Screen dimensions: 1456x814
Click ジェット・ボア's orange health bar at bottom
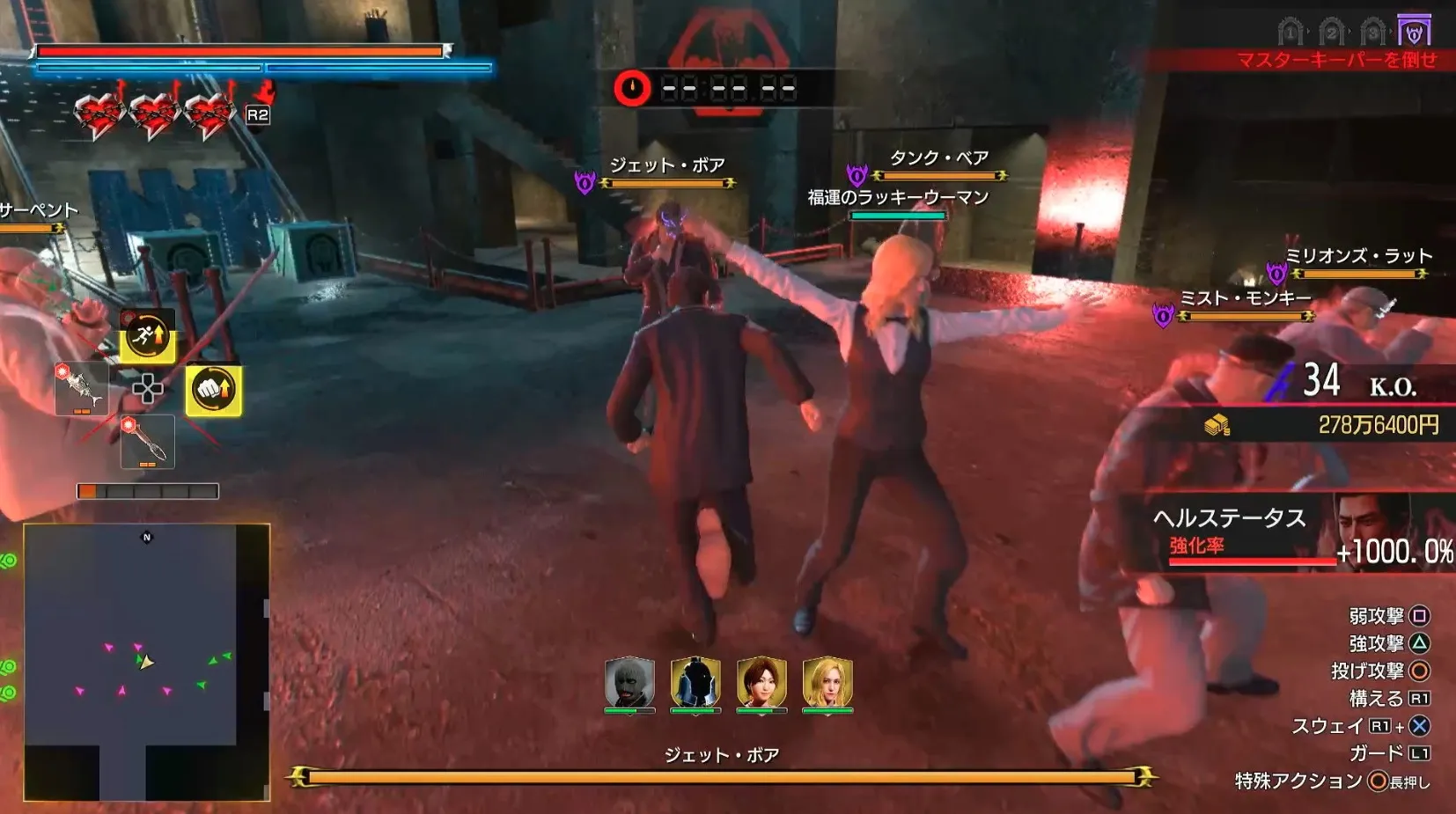tap(729, 778)
